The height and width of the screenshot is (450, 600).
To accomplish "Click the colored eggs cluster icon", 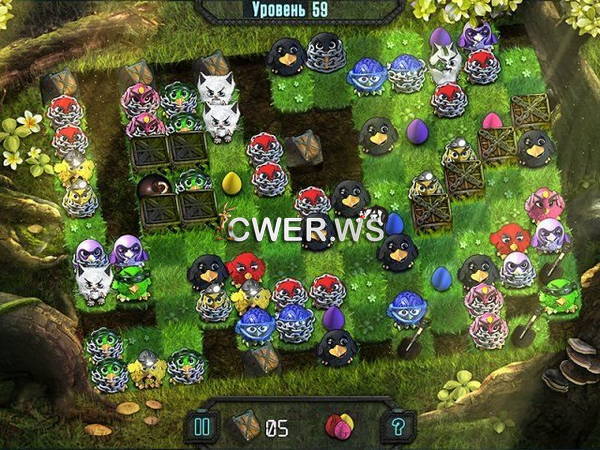I will pos(340,426).
